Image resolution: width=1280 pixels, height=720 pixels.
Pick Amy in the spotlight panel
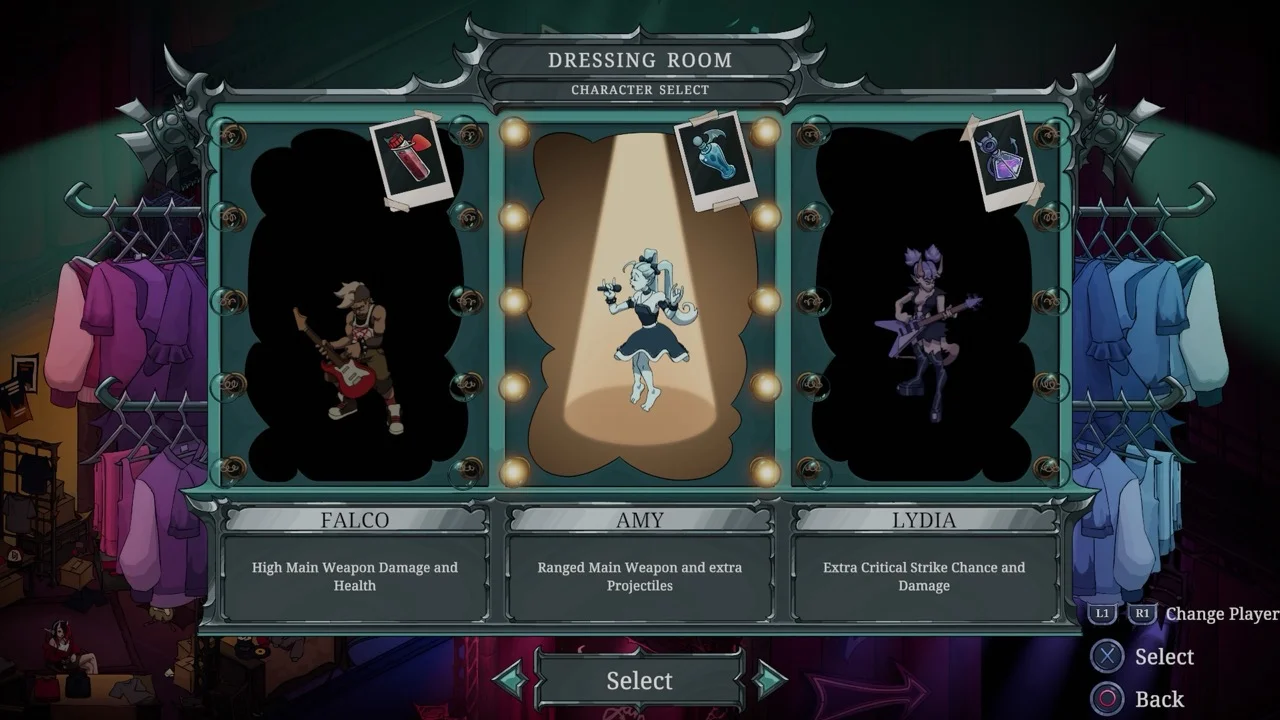tap(640, 320)
